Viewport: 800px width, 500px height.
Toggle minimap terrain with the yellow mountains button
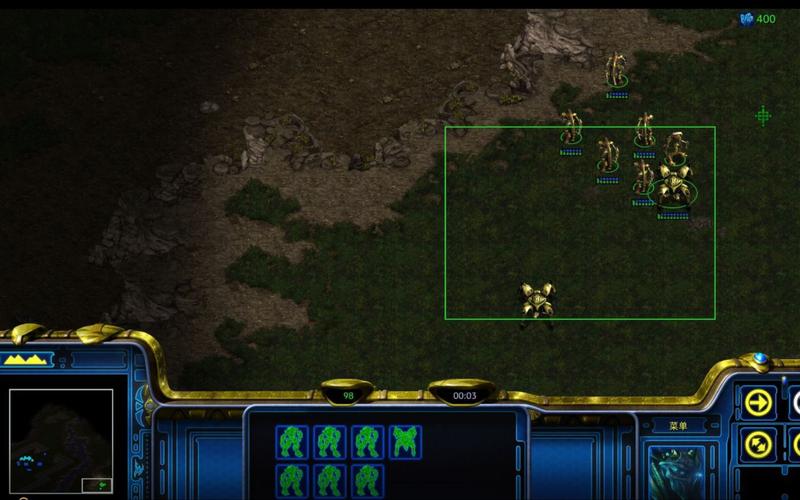click(x=28, y=359)
